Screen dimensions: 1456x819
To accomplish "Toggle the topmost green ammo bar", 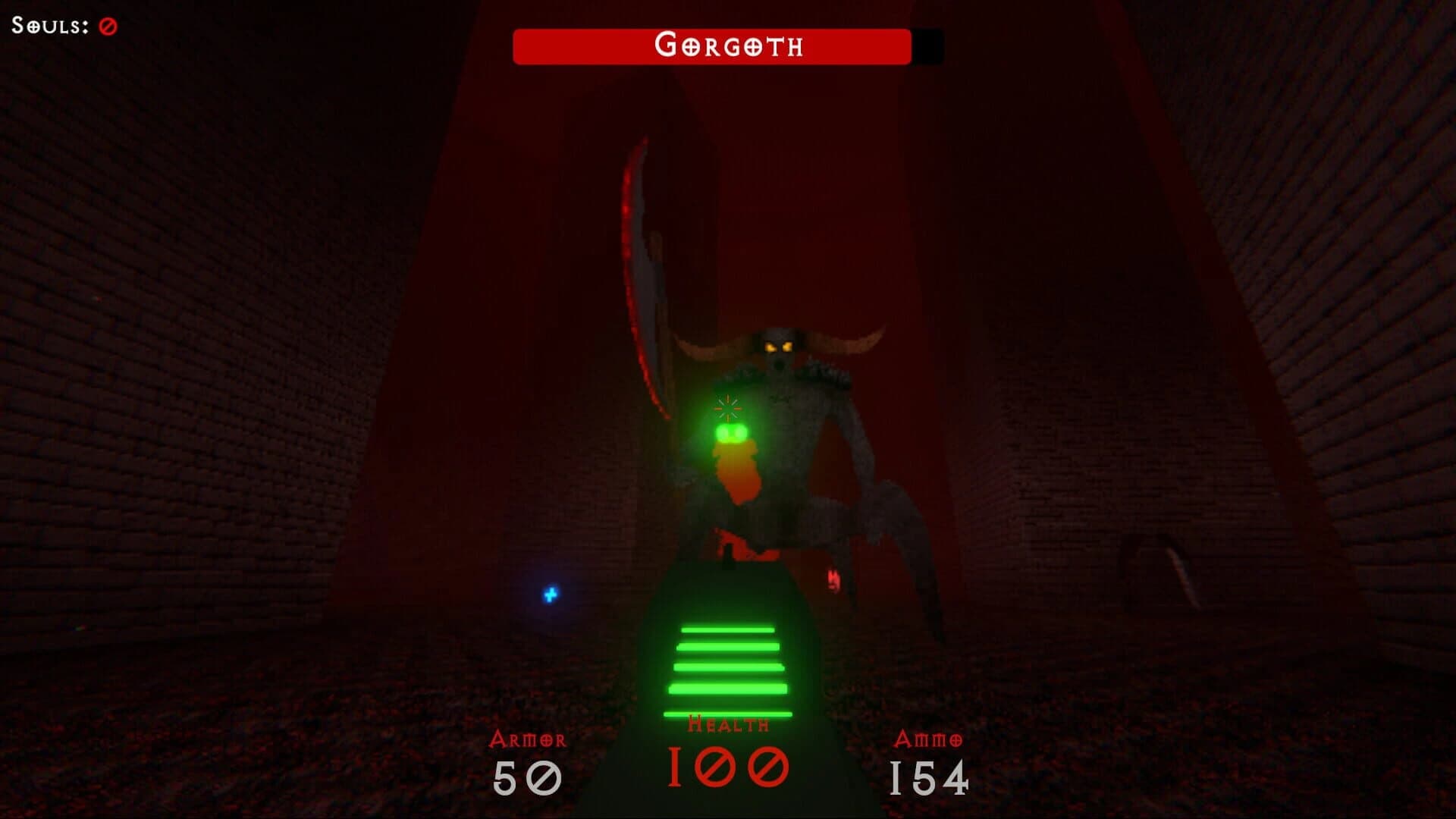I will click(728, 631).
